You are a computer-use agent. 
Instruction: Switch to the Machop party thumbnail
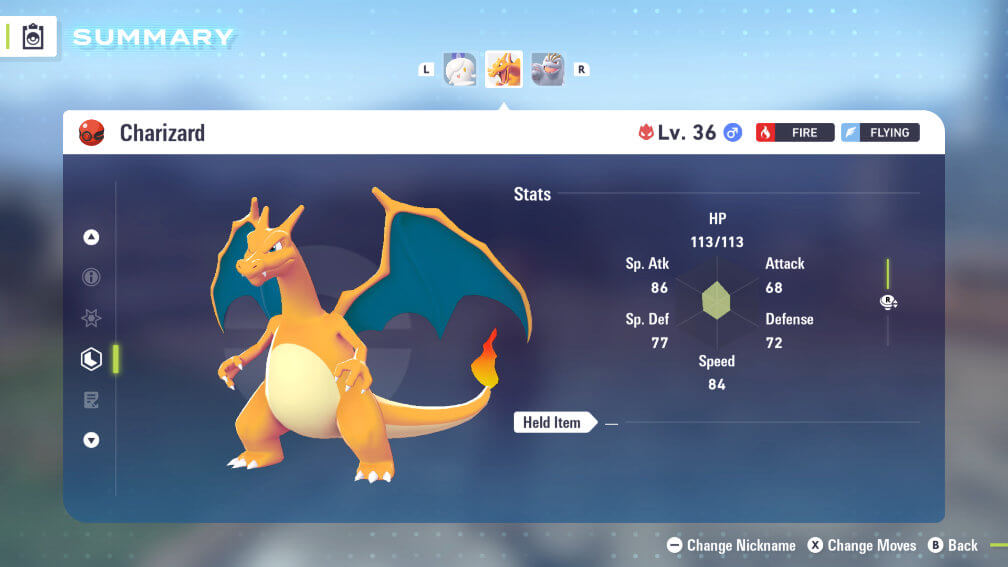pos(547,69)
